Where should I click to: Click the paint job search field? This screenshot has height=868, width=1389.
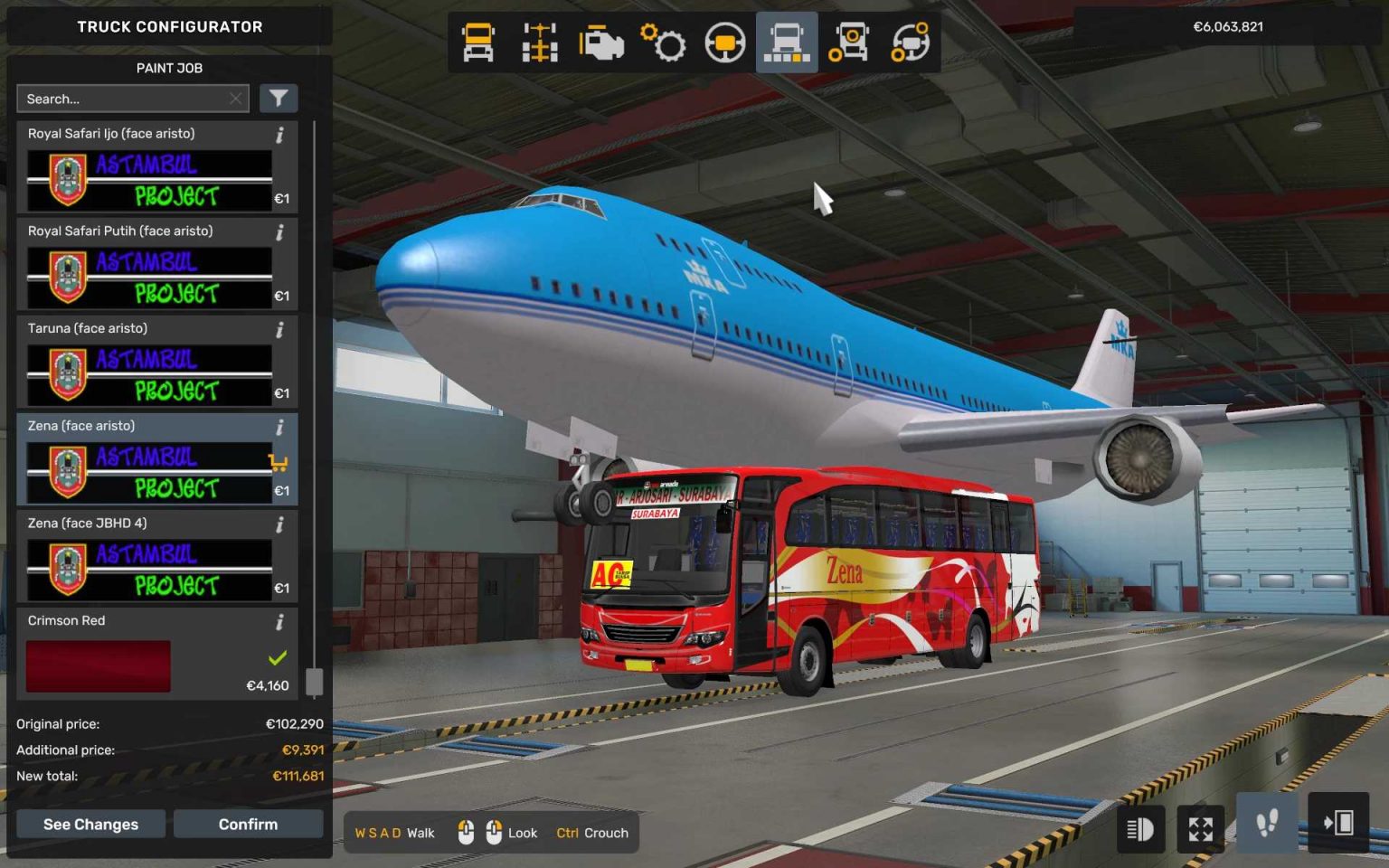(x=127, y=98)
